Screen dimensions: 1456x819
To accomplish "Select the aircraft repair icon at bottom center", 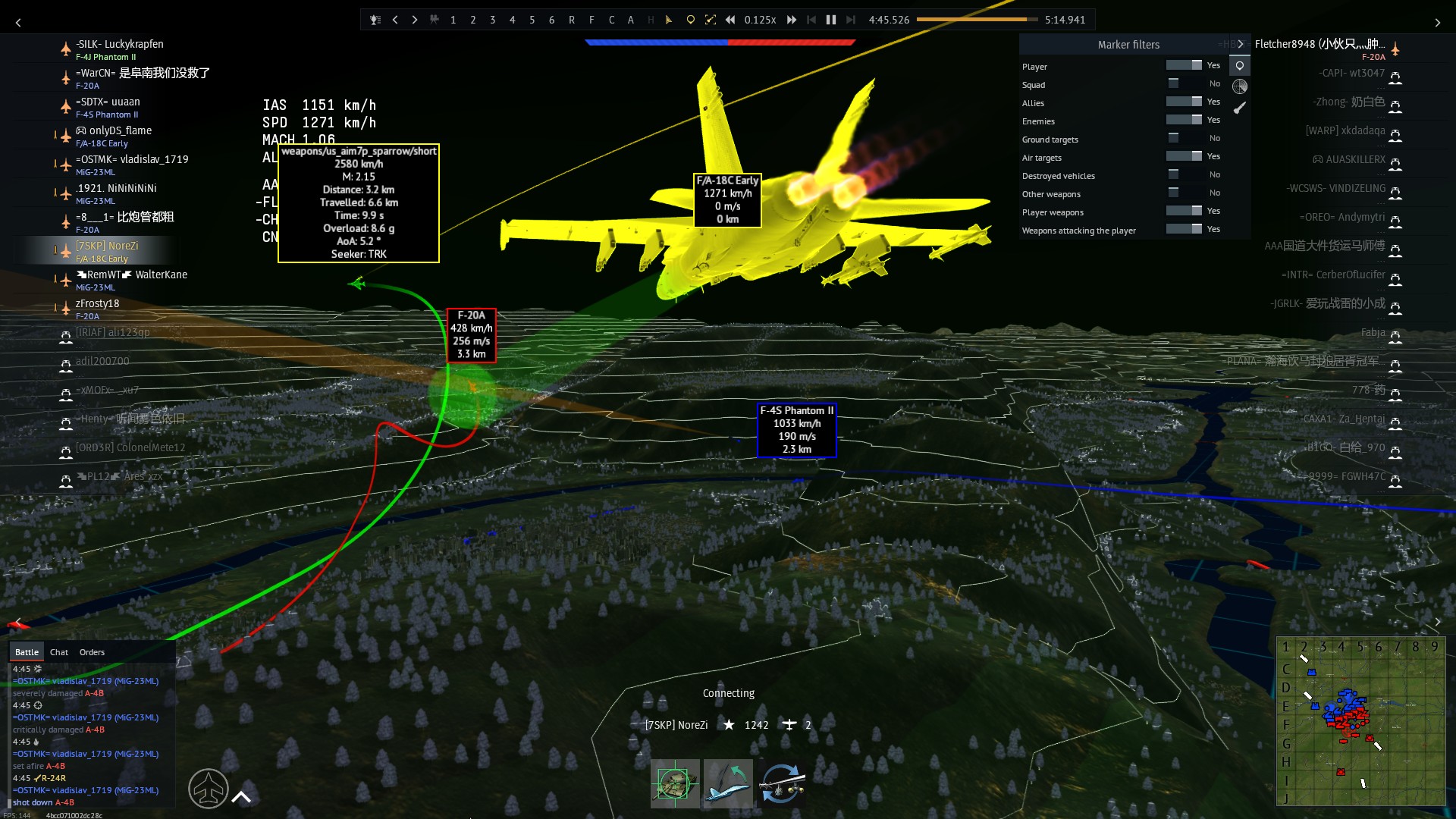I will tap(728, 783).
